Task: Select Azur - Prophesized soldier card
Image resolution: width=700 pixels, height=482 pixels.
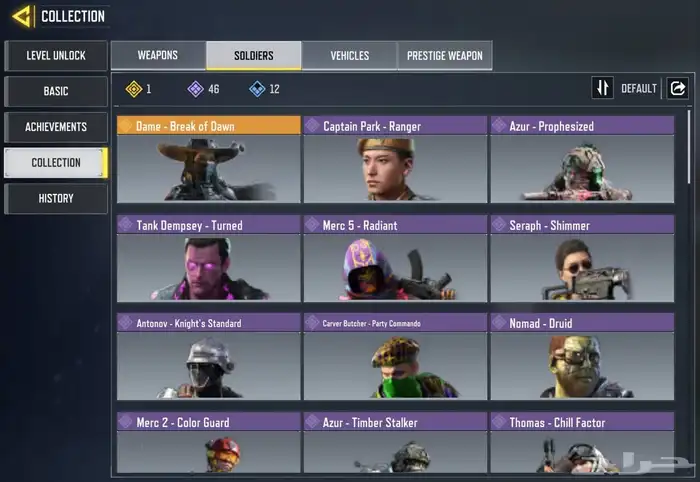Action: pos(582,160)
